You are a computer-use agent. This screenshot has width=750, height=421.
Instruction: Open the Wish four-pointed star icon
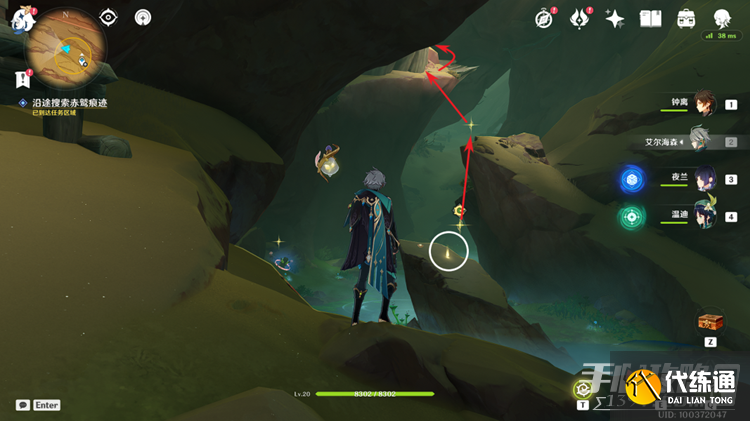pos(615,18)
